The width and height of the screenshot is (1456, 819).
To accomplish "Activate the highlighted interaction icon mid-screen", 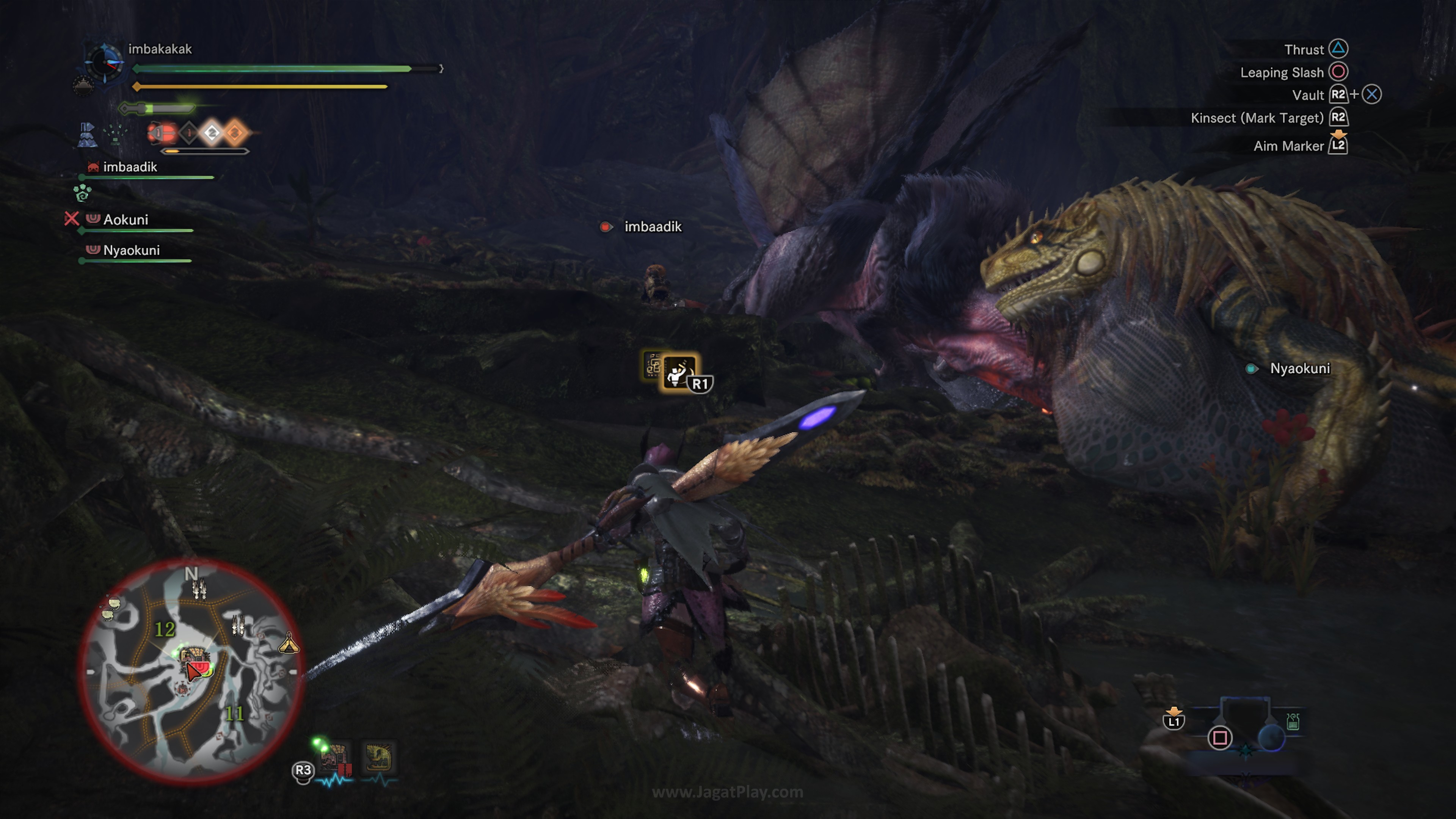I will (x=678, y=372).
